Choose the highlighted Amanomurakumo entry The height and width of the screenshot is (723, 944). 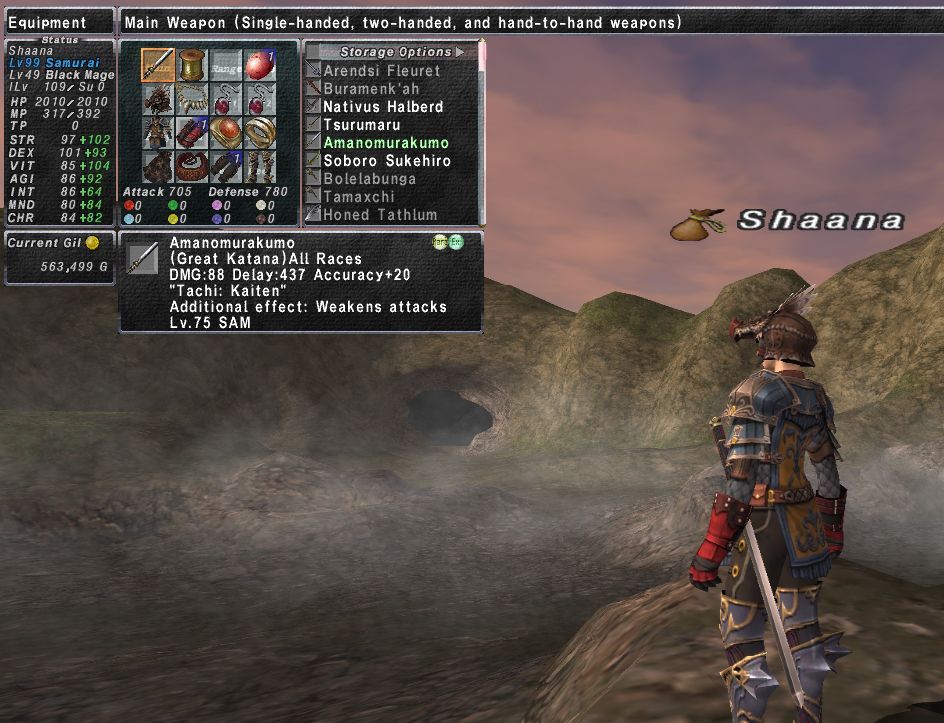click(386, 143)
